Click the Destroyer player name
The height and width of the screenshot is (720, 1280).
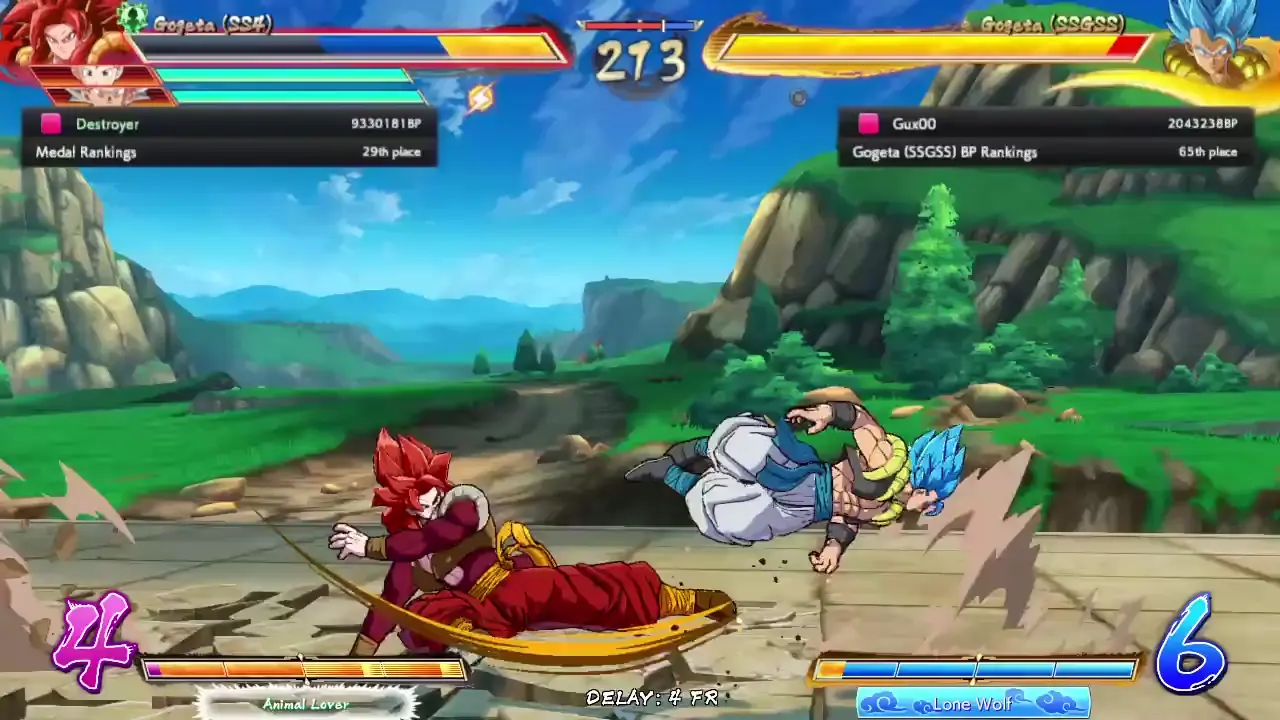click(x=107, y=123)
